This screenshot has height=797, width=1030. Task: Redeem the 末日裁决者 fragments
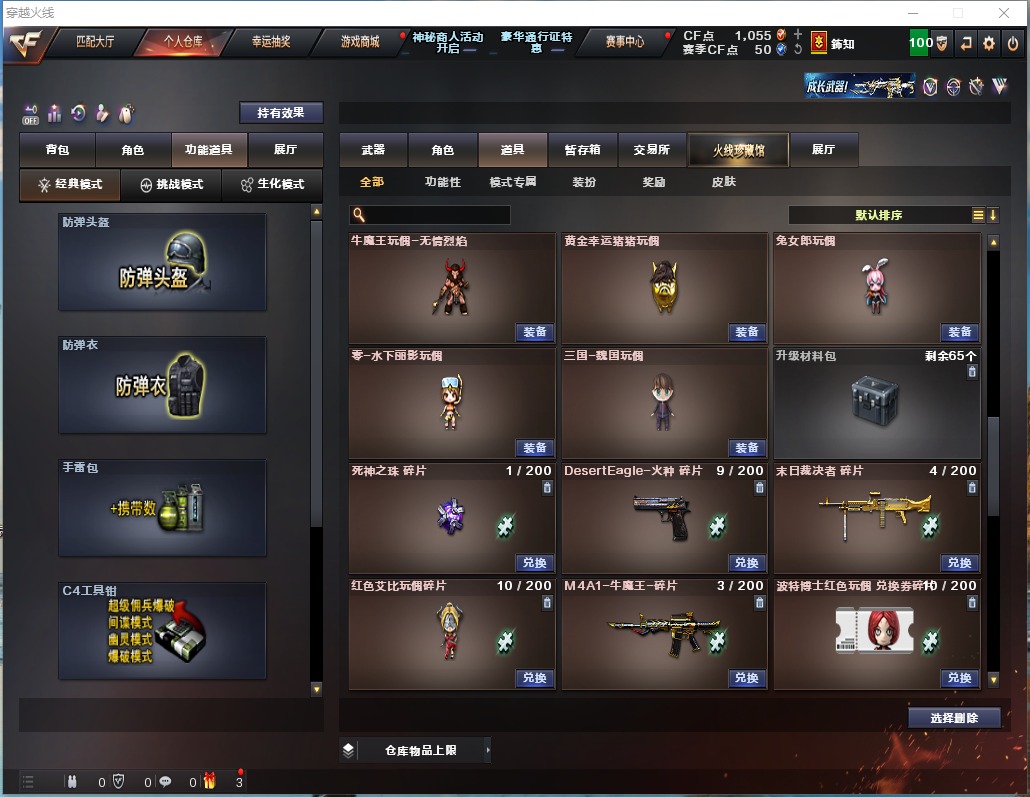point(959,562)
